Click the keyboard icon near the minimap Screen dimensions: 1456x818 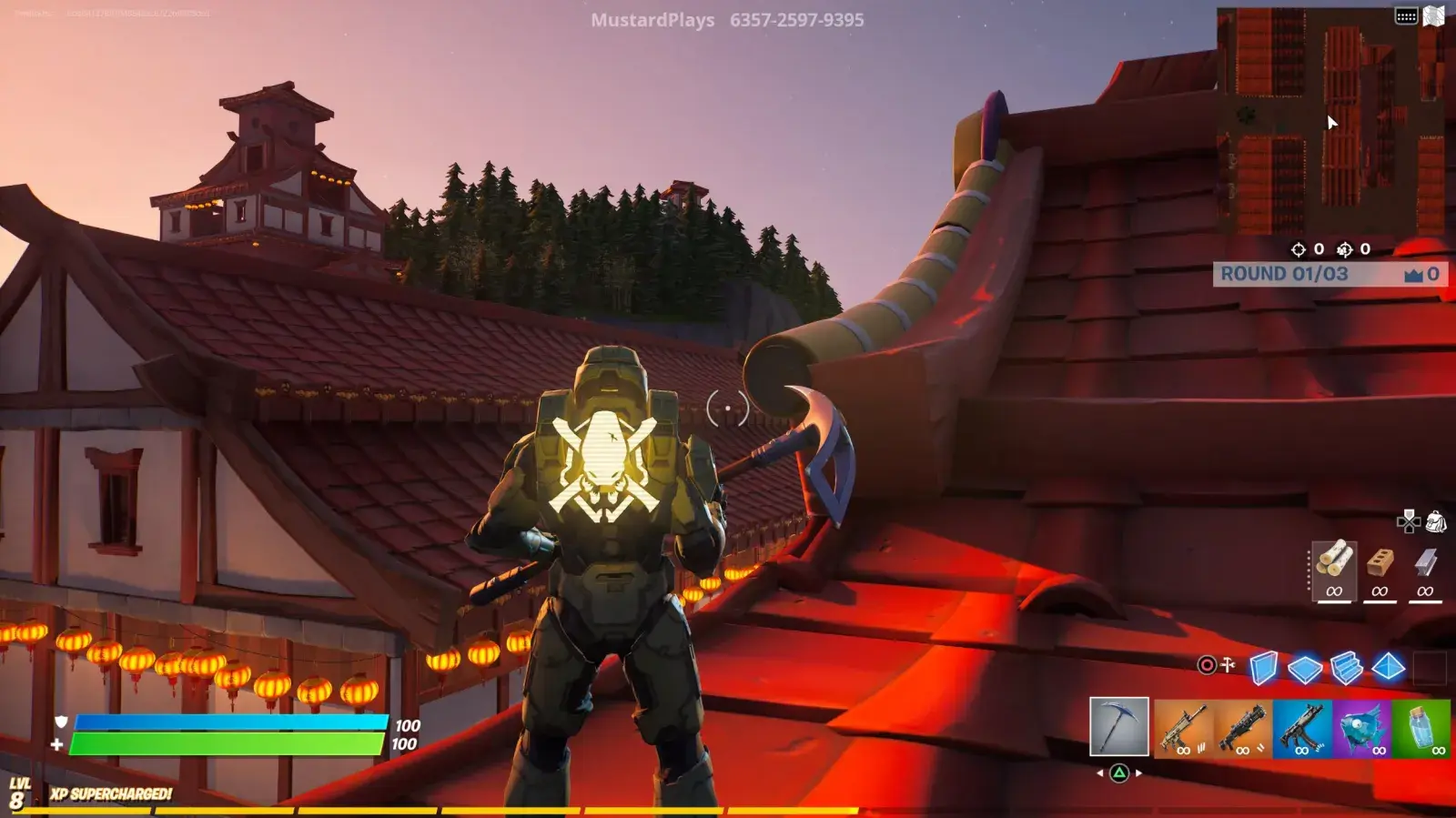[x=1406, y=14]
